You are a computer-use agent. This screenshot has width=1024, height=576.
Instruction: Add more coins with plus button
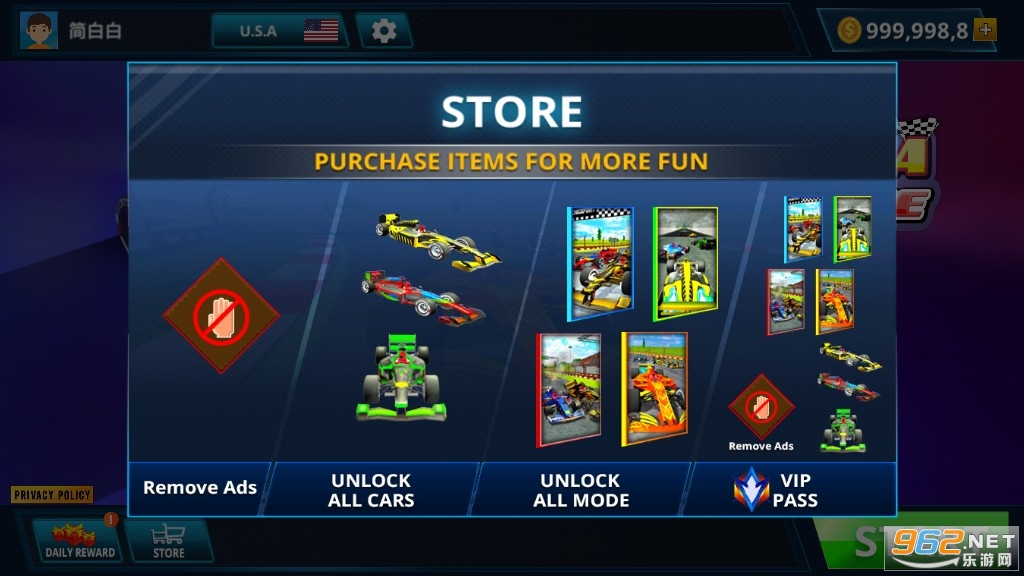[986, 30]
